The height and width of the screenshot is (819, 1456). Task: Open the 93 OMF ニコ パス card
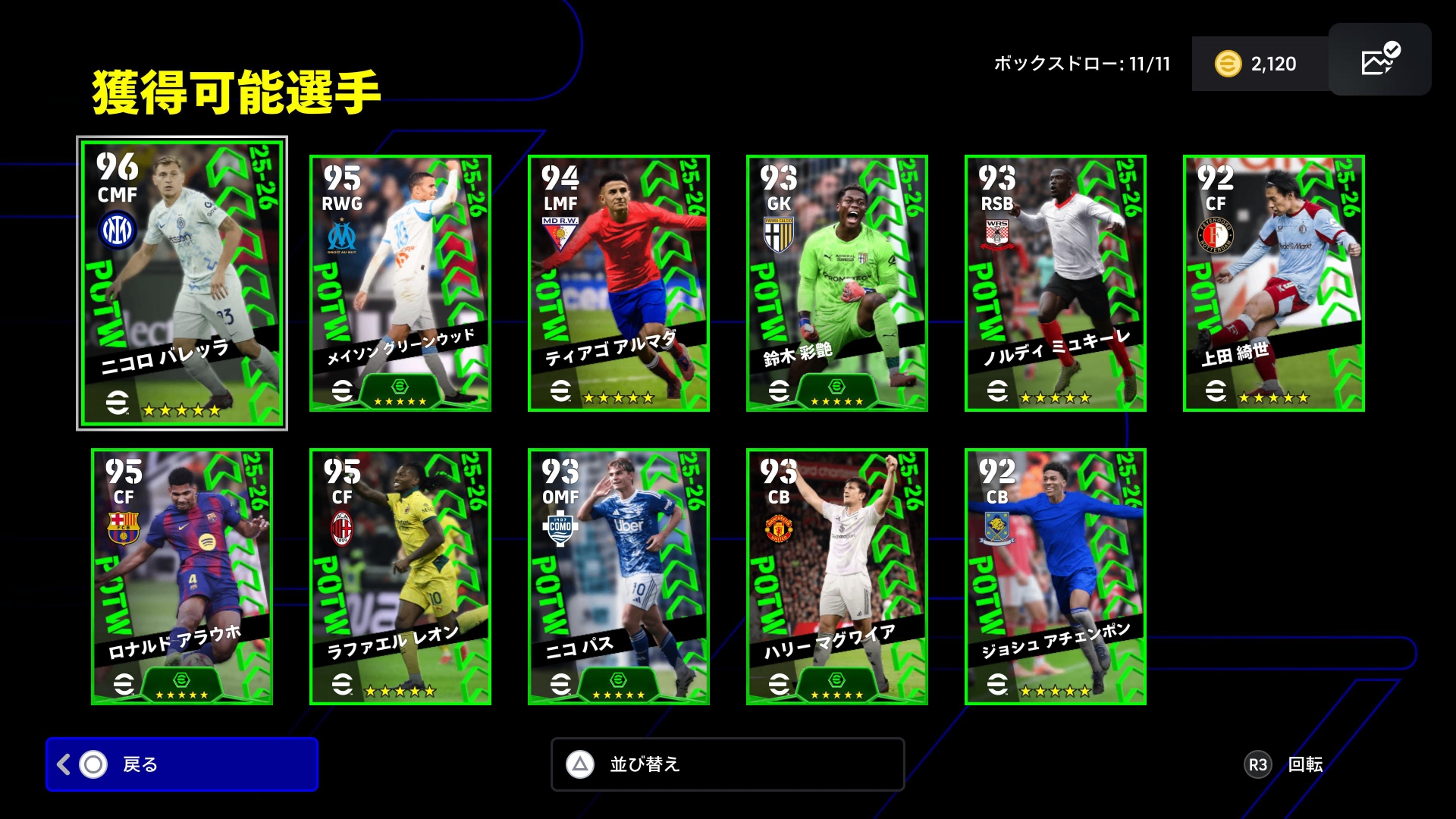coord(619,576)
